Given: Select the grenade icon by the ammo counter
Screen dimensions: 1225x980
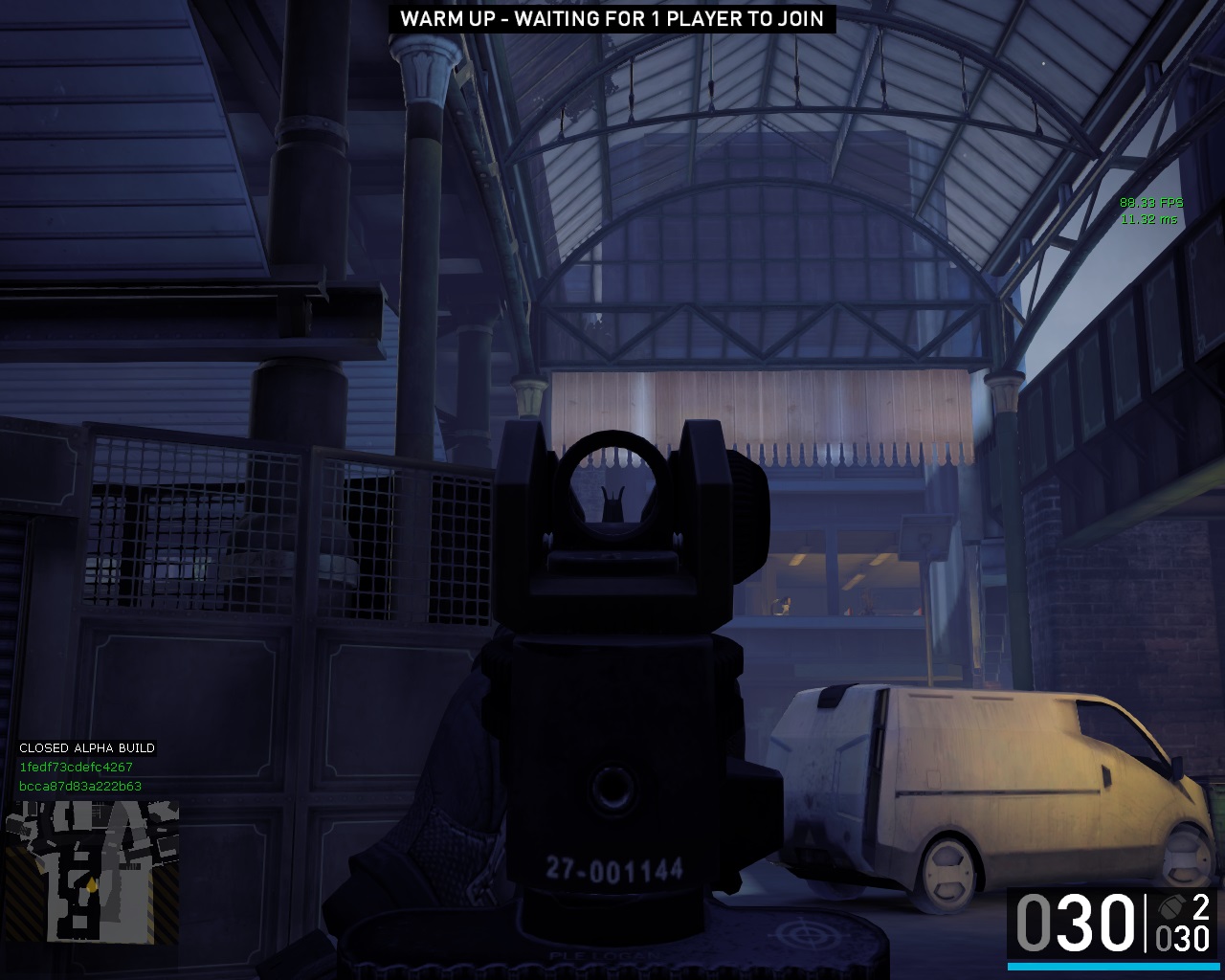Looking at the screenshot, I should [1170, 907].
